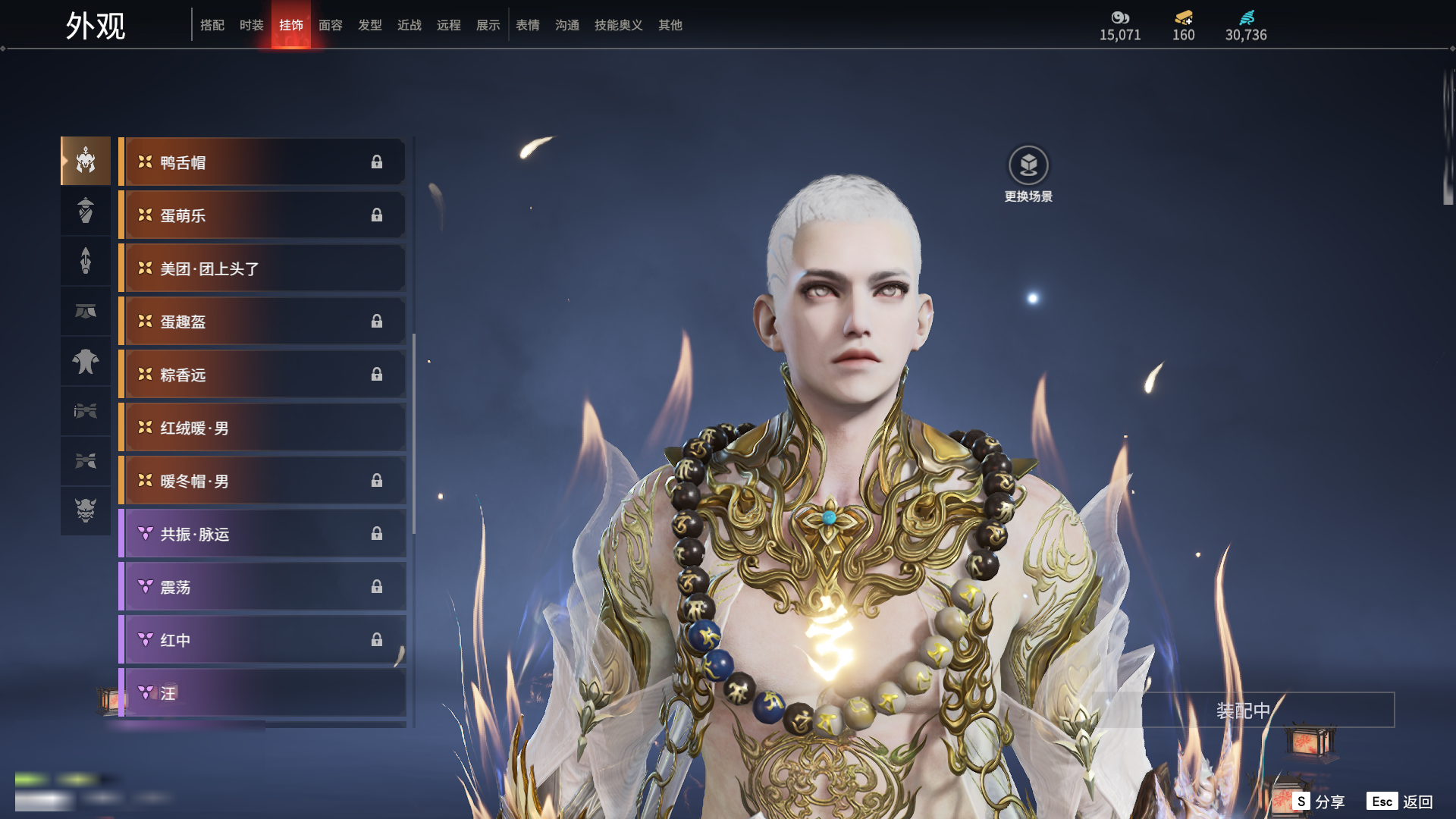
Task: Open the straw hat face category
Action: (x=86, y=211)
